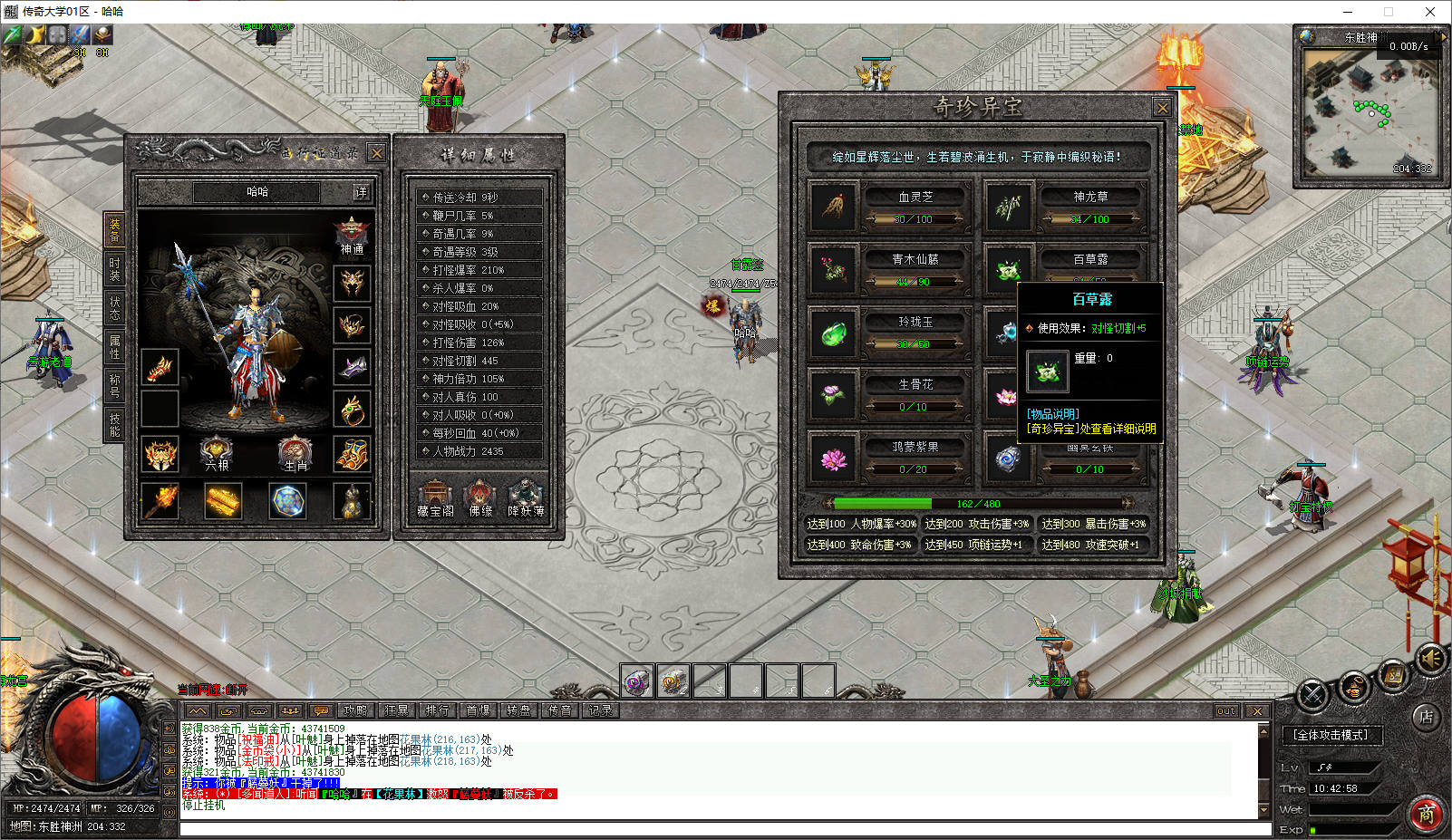The width and height of the screenshot is (1452, 840).
Task: Click the 神通 ability icon
Action: pyautogui.click(x=352, y=233)
